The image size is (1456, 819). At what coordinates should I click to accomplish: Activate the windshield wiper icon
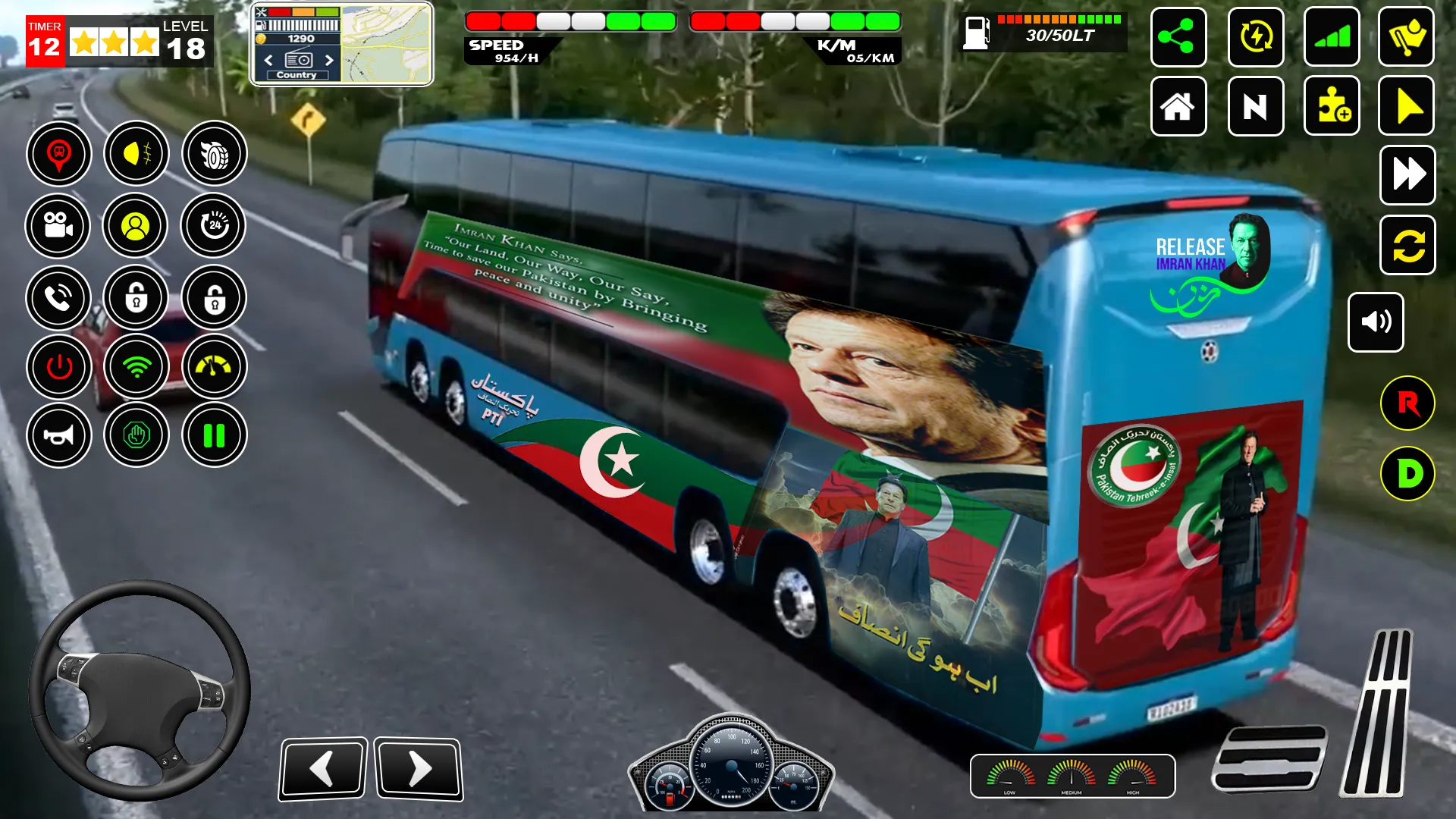[x=1407, y=38]
